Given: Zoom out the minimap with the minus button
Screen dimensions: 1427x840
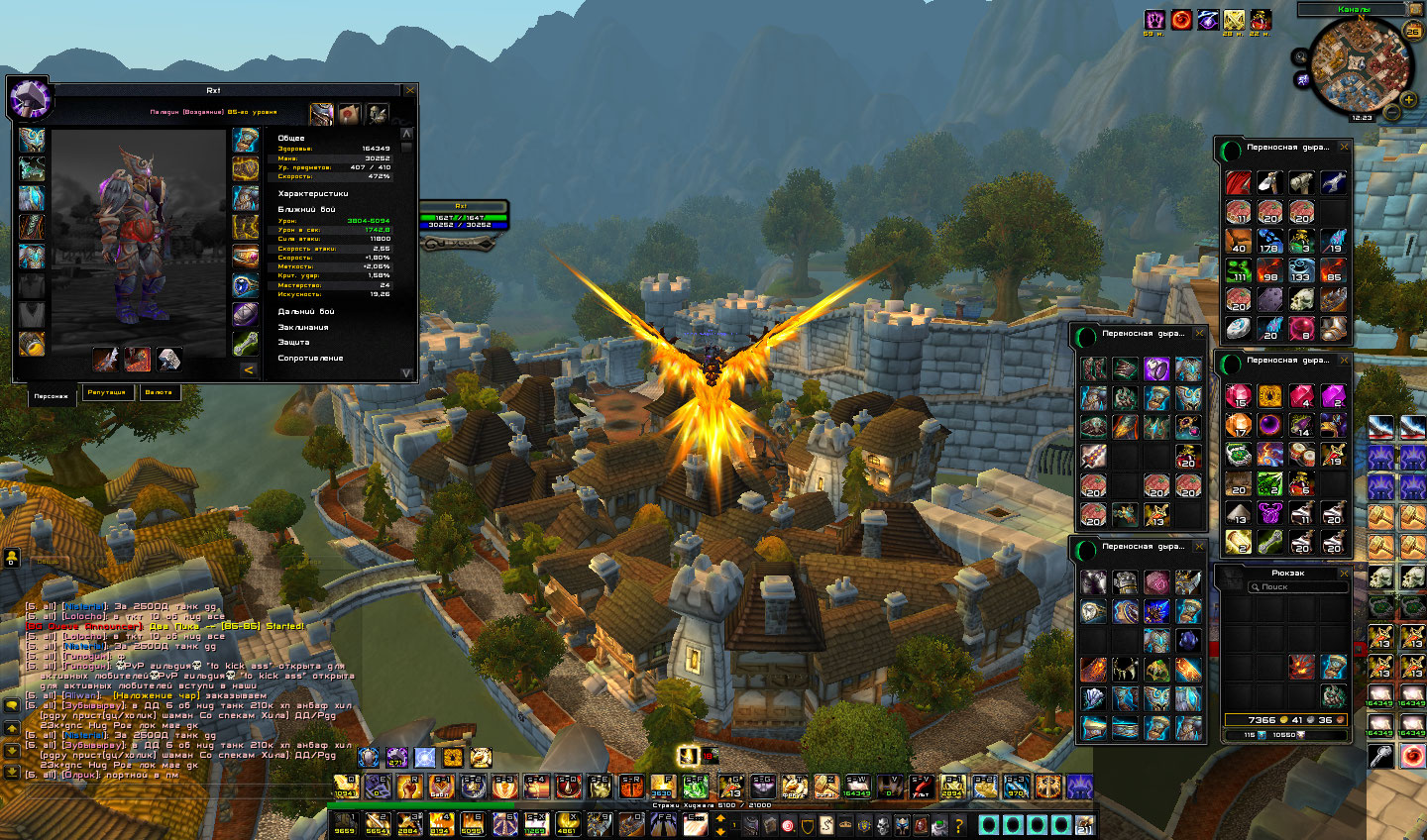Looking at the screenshot, I should coord(1392,113).
